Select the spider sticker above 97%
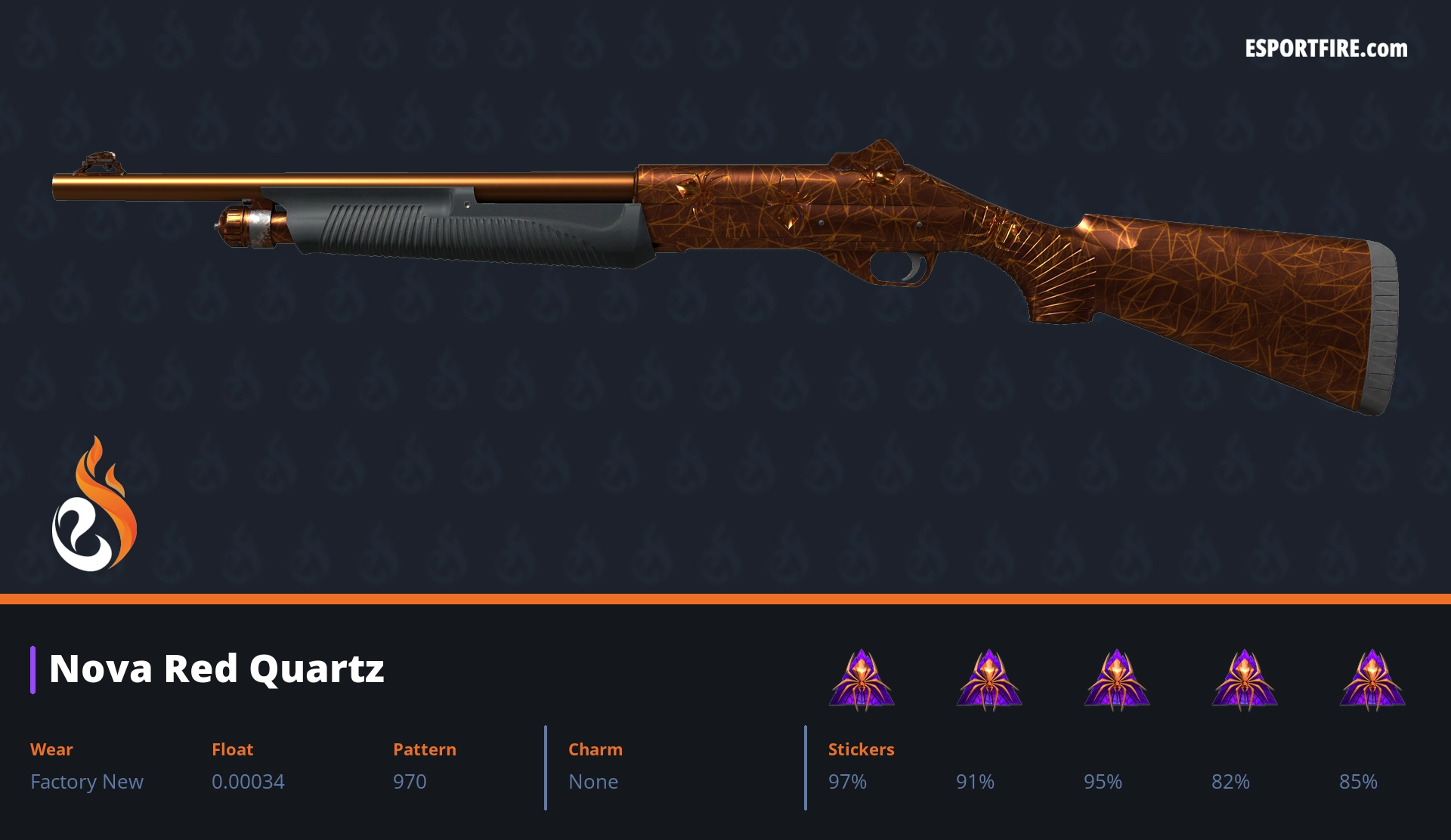 pyautogui.click(x=862, y=679)
